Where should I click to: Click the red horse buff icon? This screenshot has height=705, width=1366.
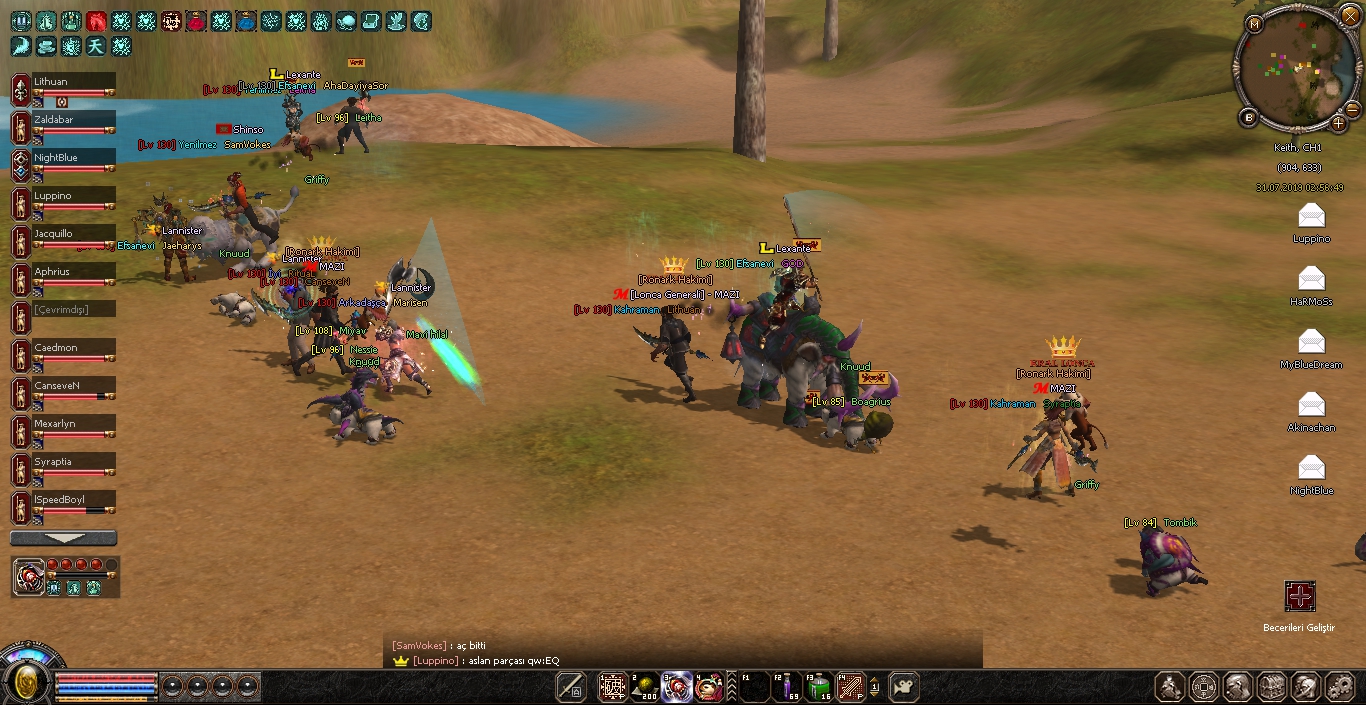96,21
